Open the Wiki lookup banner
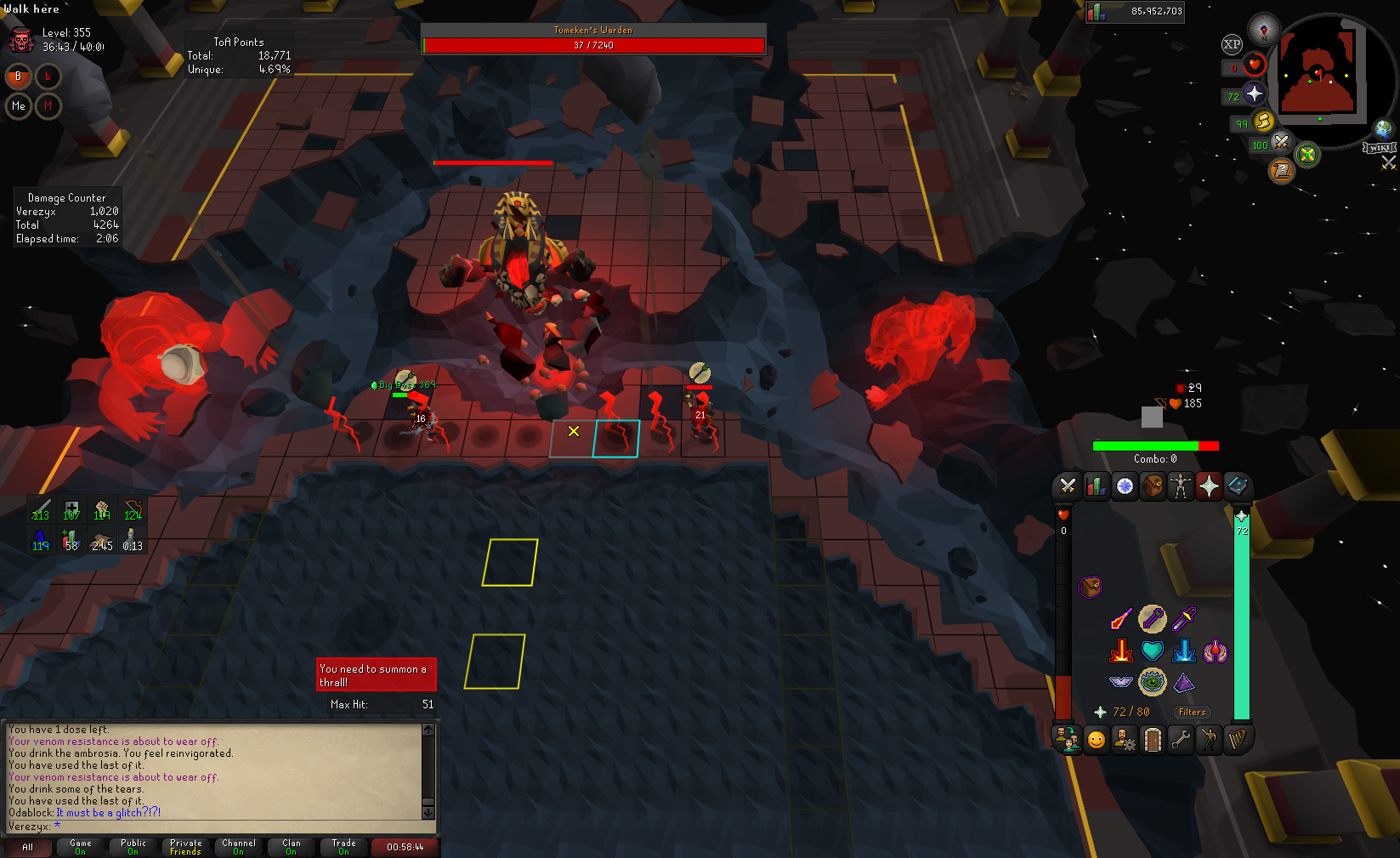This screenshot has width=1400, height=858. click(1378, 148)
